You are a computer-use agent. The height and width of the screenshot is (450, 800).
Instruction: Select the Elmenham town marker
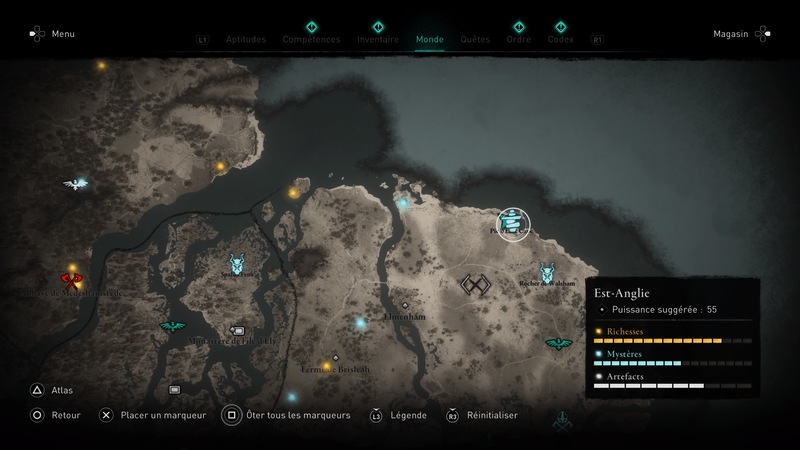coord(405,305)
